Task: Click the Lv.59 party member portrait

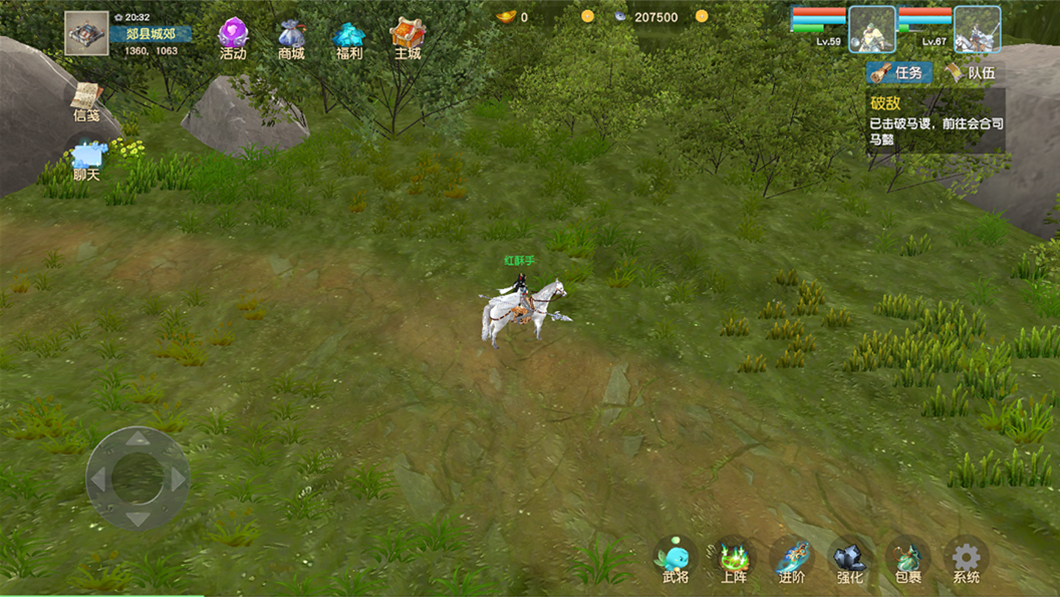Action: coord(872,29)
